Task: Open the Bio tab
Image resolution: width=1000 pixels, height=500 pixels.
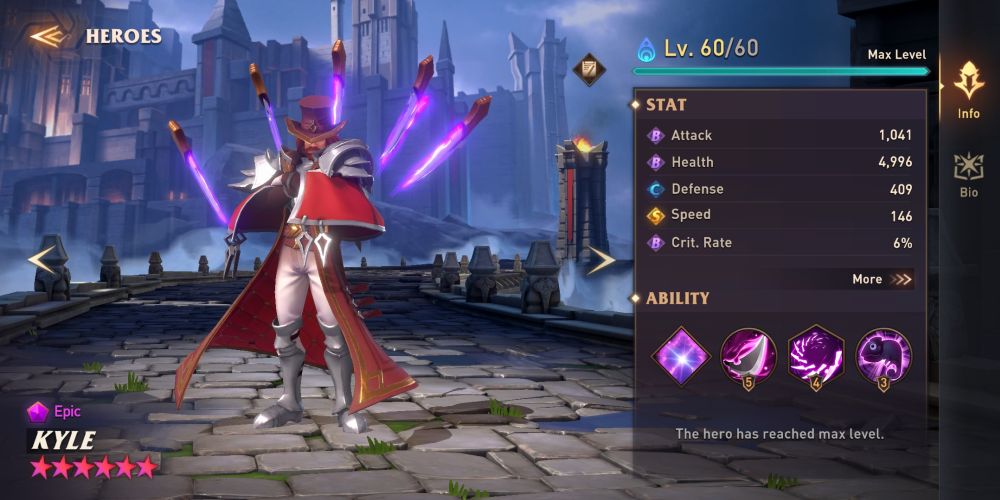Action: pos(968,175)
